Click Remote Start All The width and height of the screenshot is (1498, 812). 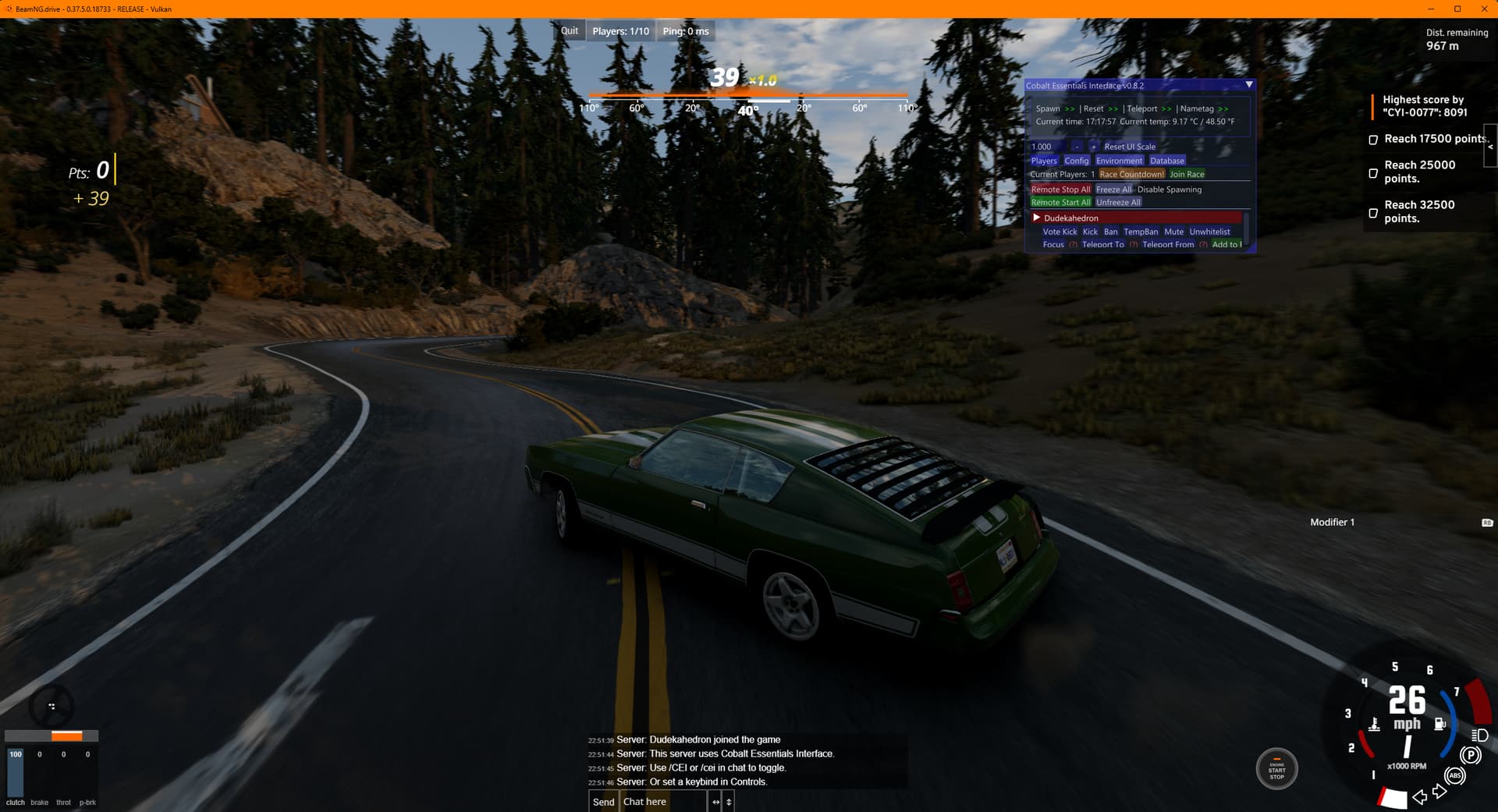pyautogui.click(x=1060, y=202)
